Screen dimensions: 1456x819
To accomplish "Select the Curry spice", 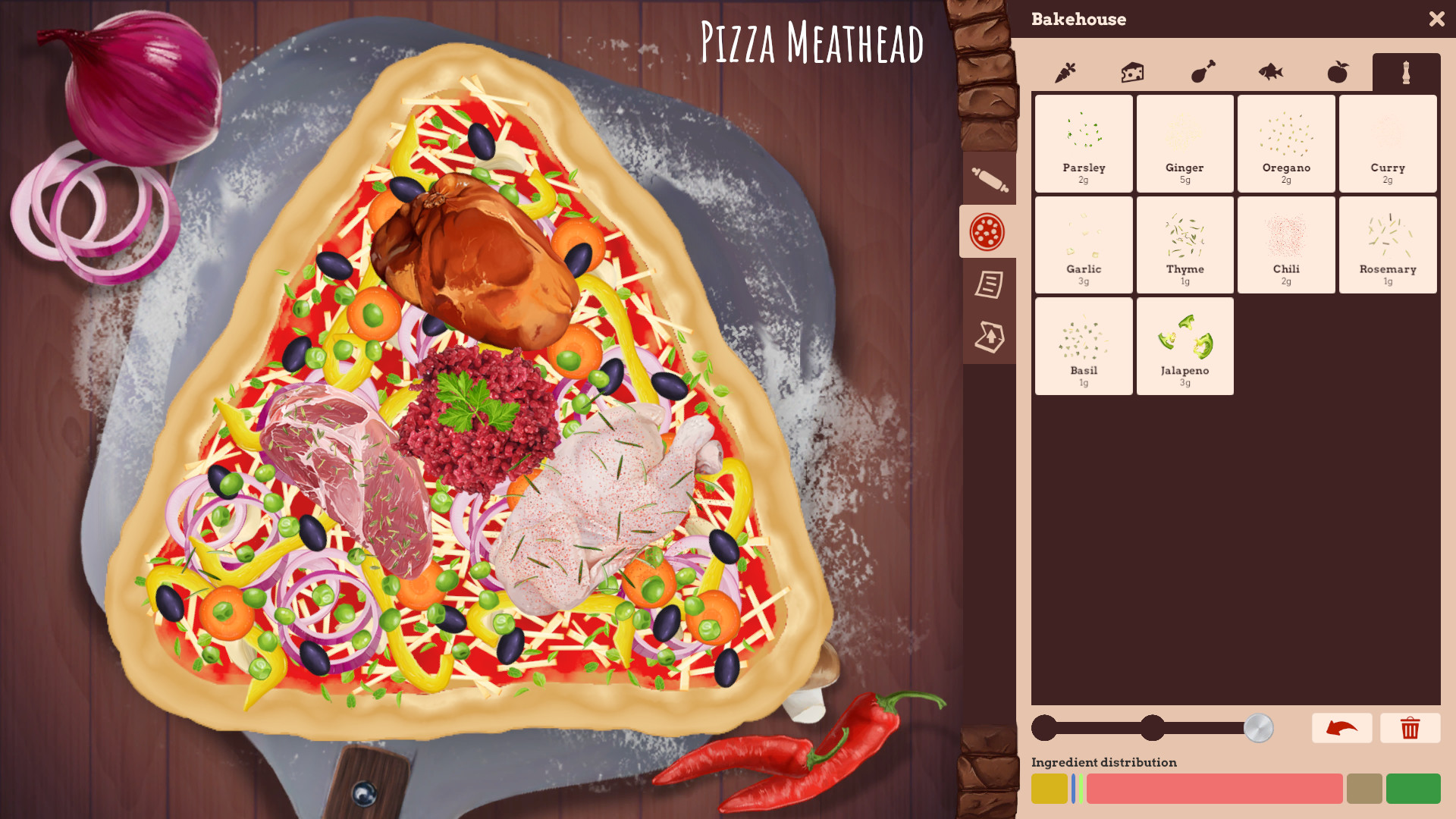I will coord(1388,143).
